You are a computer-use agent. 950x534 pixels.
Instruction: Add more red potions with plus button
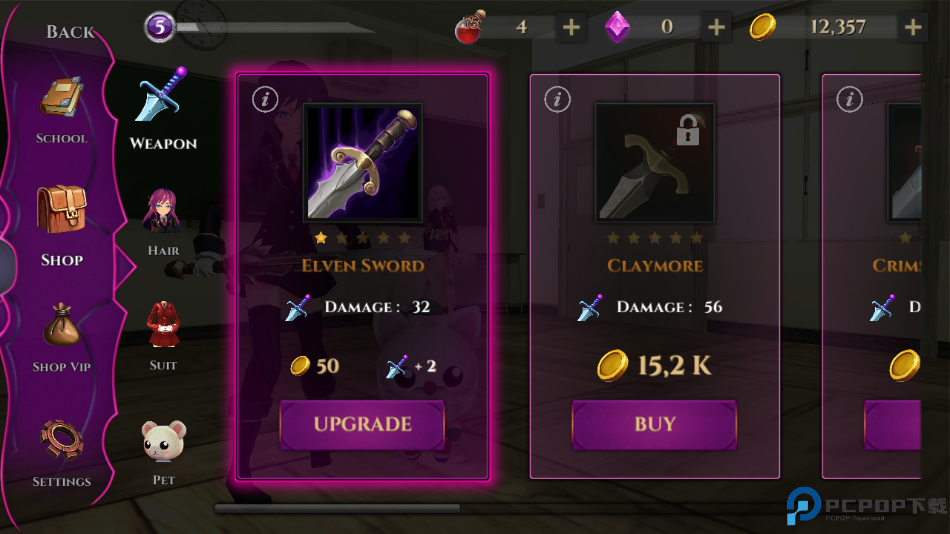point(571,27)
